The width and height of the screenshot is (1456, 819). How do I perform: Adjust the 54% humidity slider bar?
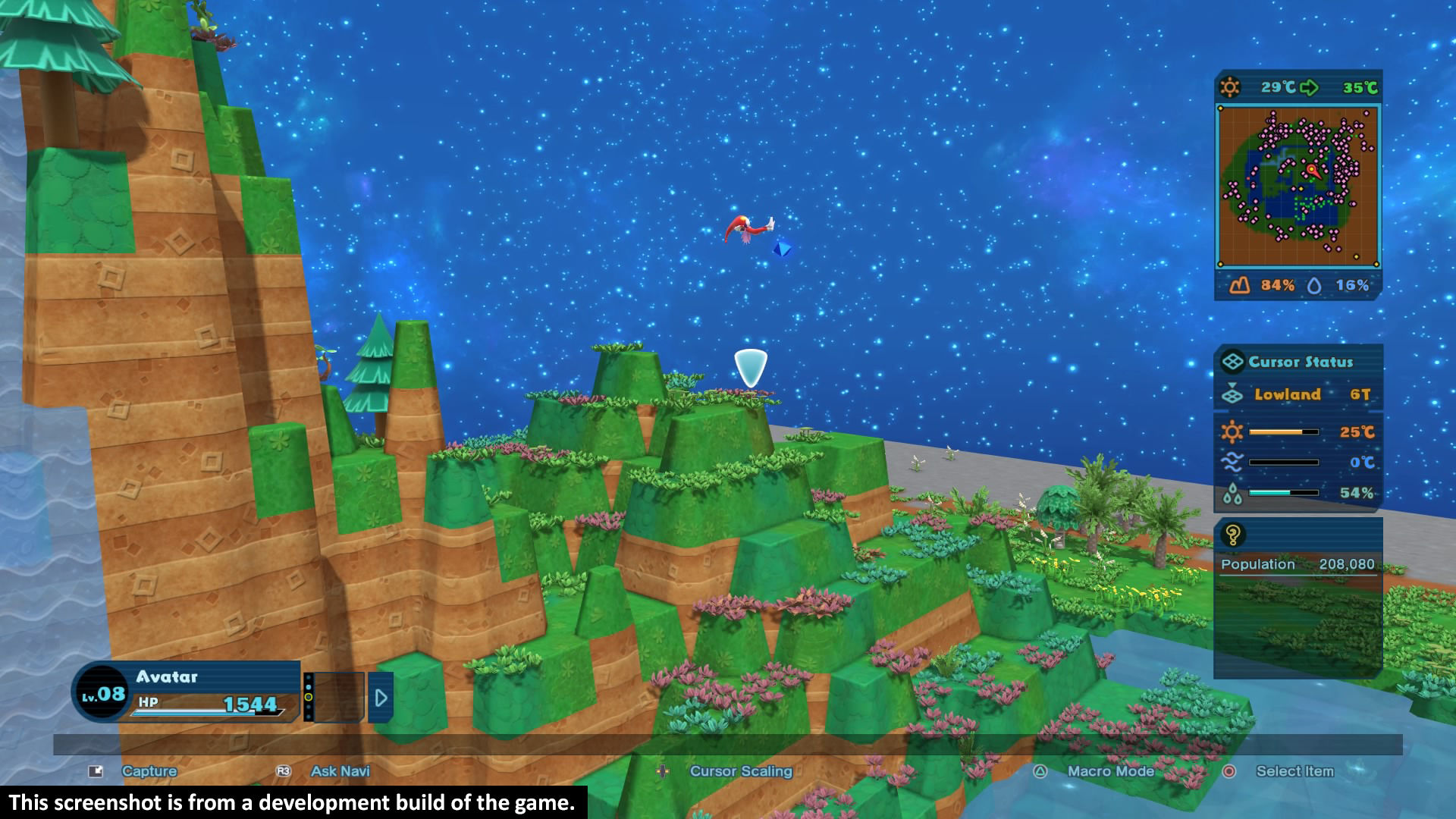(x=1283, y=493)
